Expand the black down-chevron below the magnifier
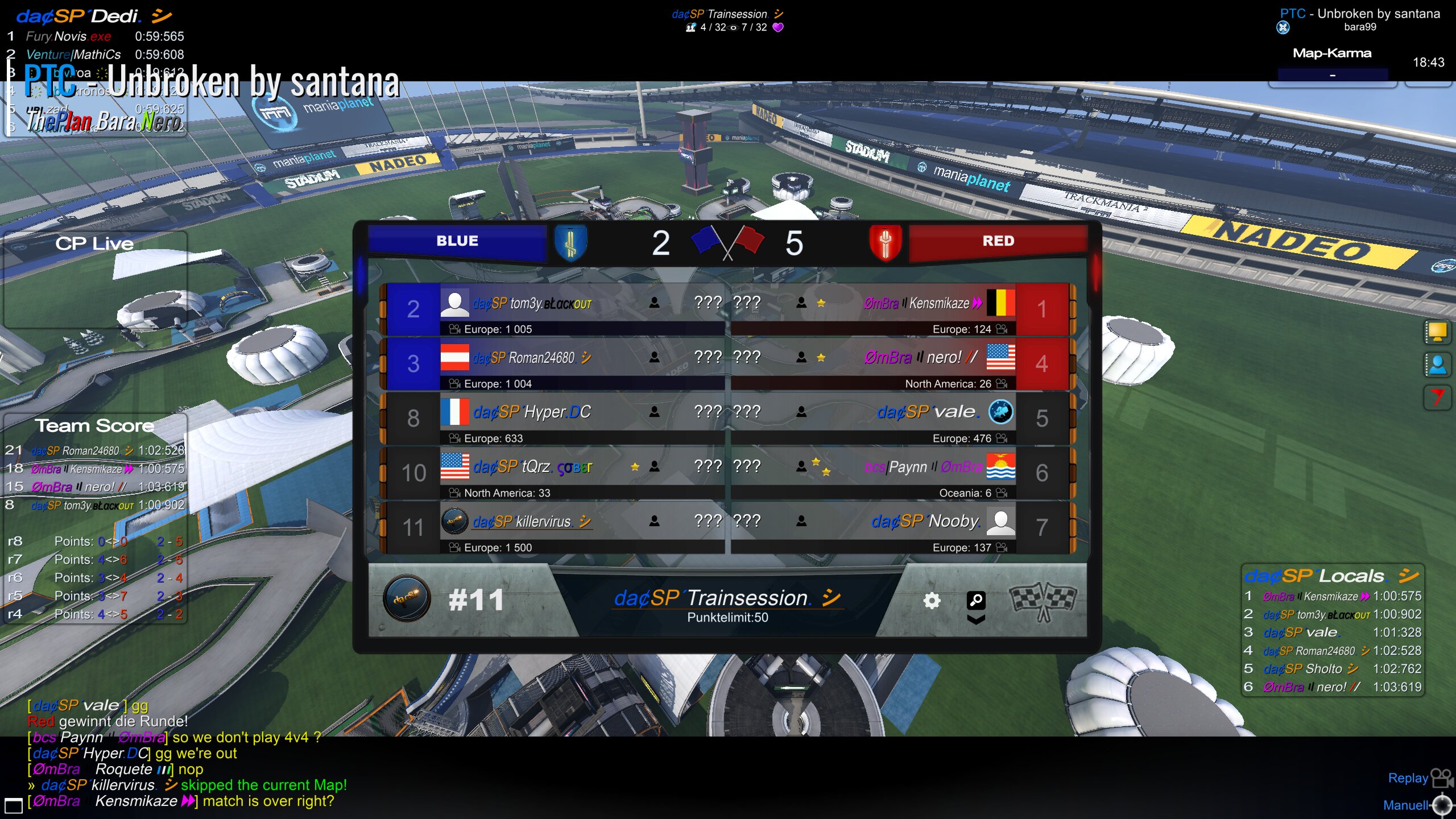This screenshot has width=1456, height=819. point(976,620)
